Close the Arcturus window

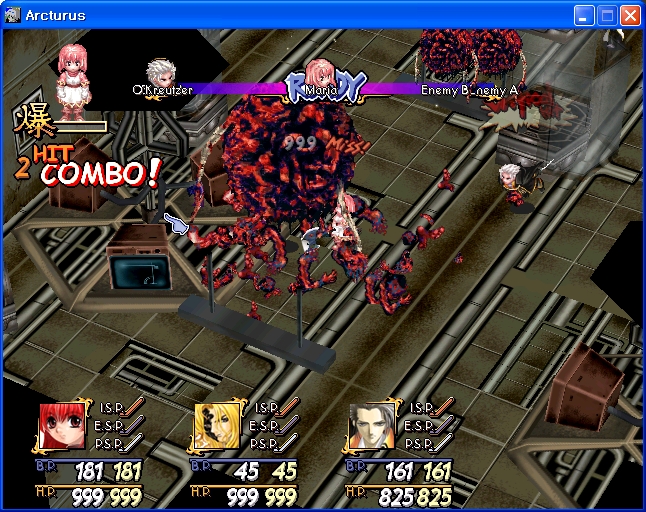pyautogui.click(x=630, y=15)
